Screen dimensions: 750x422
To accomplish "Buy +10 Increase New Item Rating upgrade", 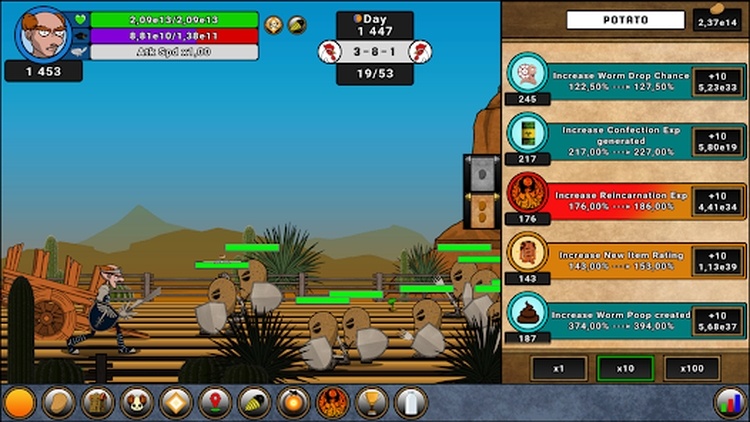I will pos(719,253).
